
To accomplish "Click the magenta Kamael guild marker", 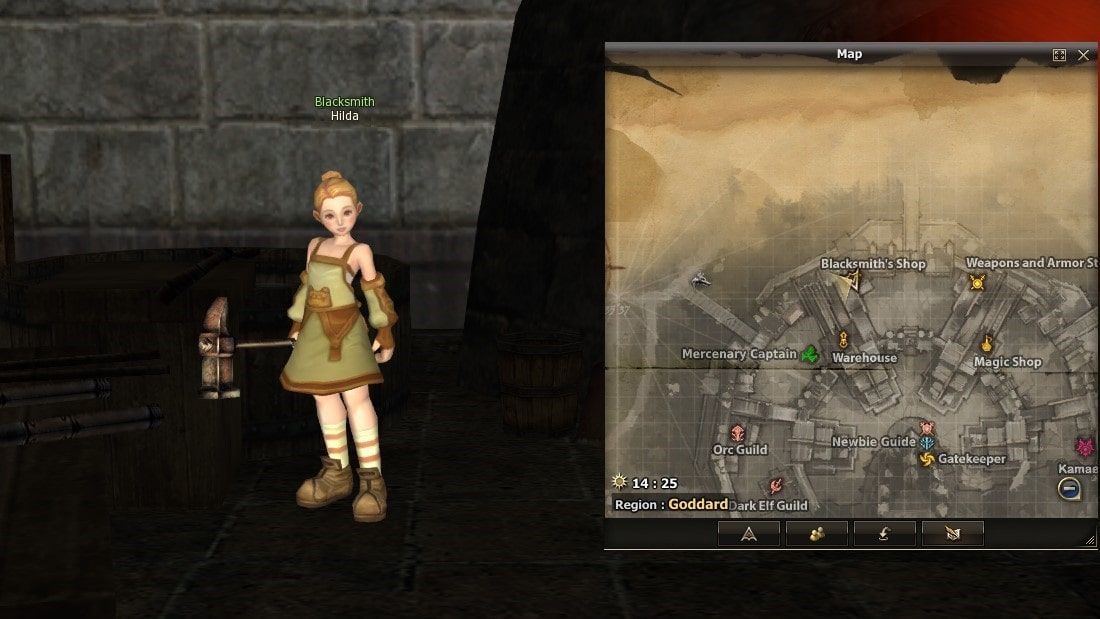I will tap(1085, 447).
